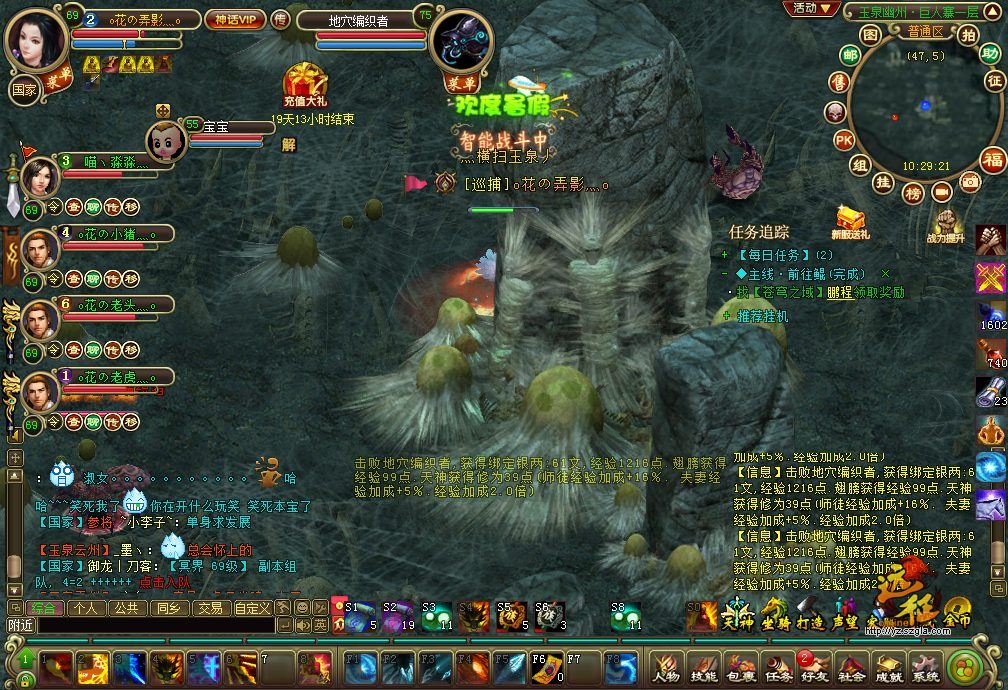Screen dimensions: 1008x690
Task: Switch to the 个人 chat tab
Action: 86,608
